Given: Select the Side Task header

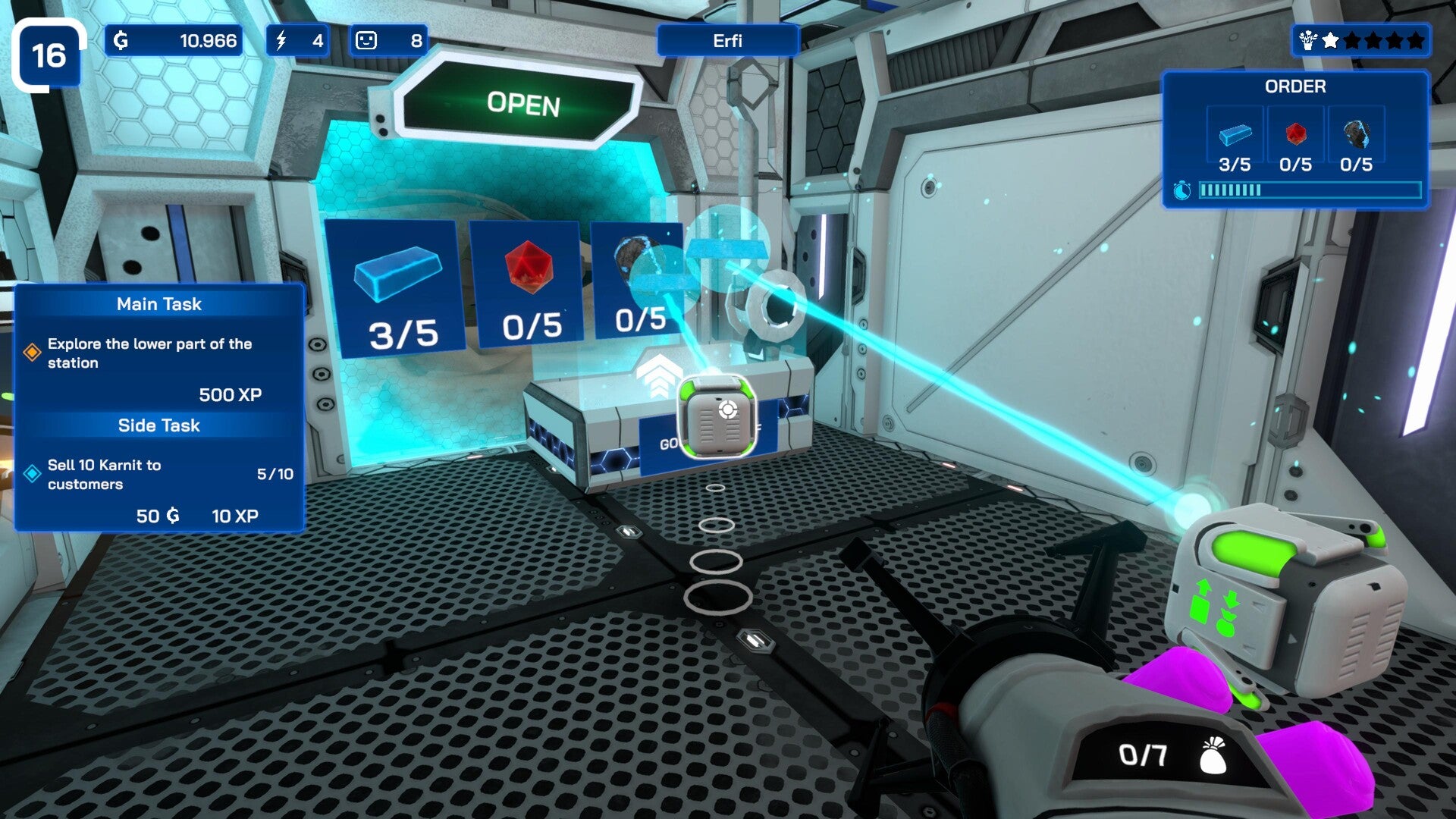Looking at the screenshot, I should (158, 425).
